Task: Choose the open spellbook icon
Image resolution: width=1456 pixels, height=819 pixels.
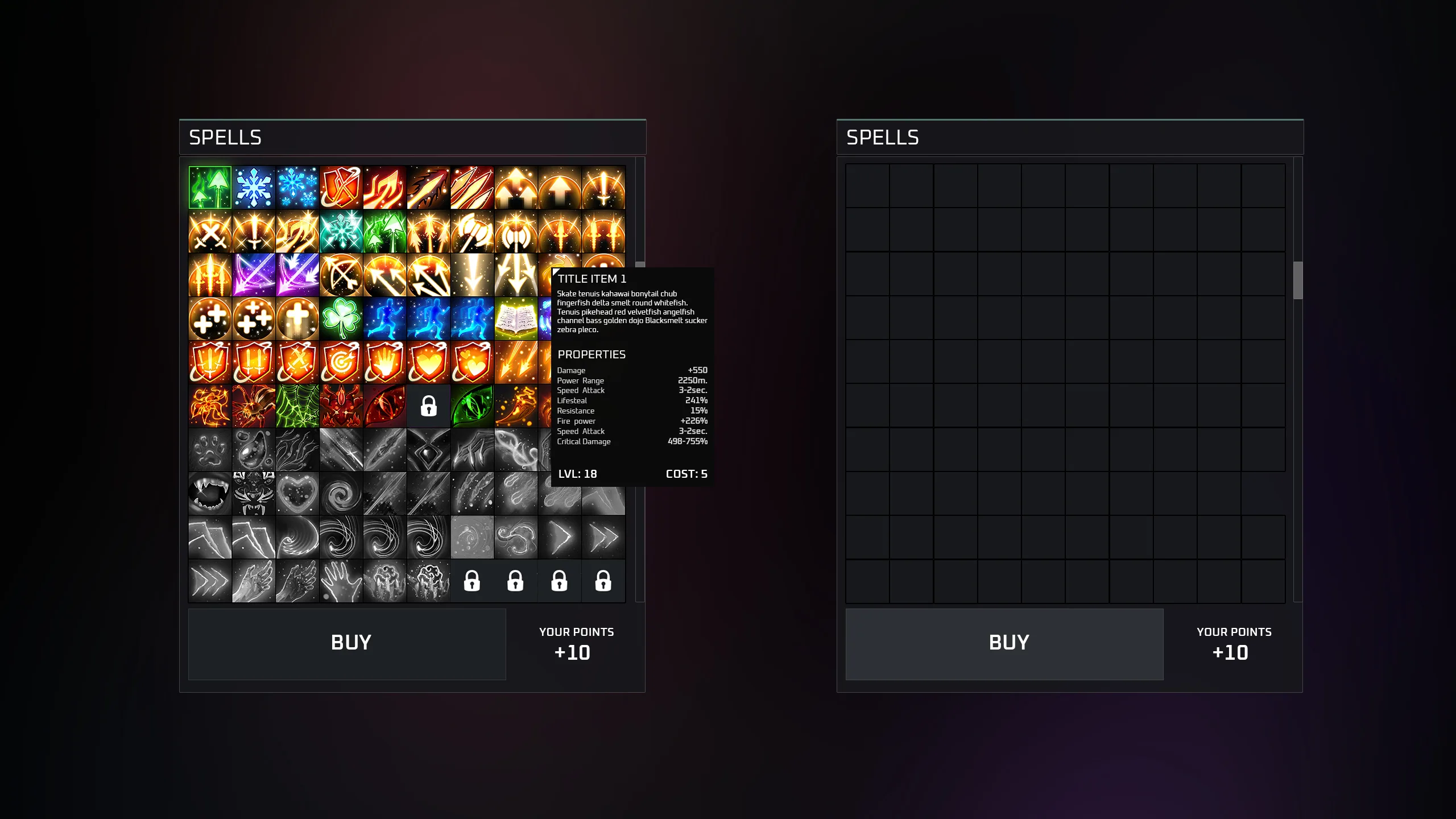Action: (x=516, y=319)
